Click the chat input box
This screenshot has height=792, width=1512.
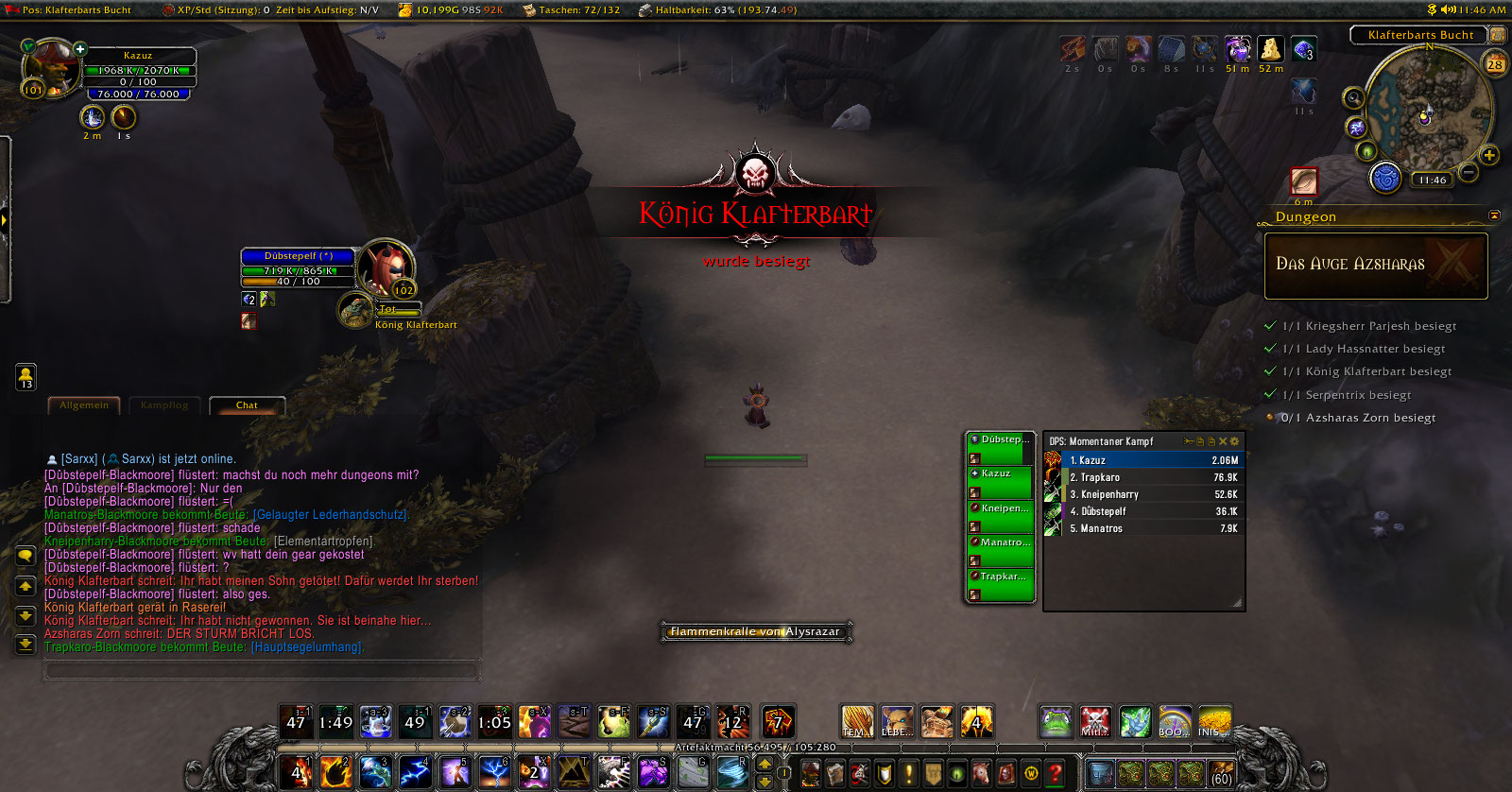[x=262, y=670]
